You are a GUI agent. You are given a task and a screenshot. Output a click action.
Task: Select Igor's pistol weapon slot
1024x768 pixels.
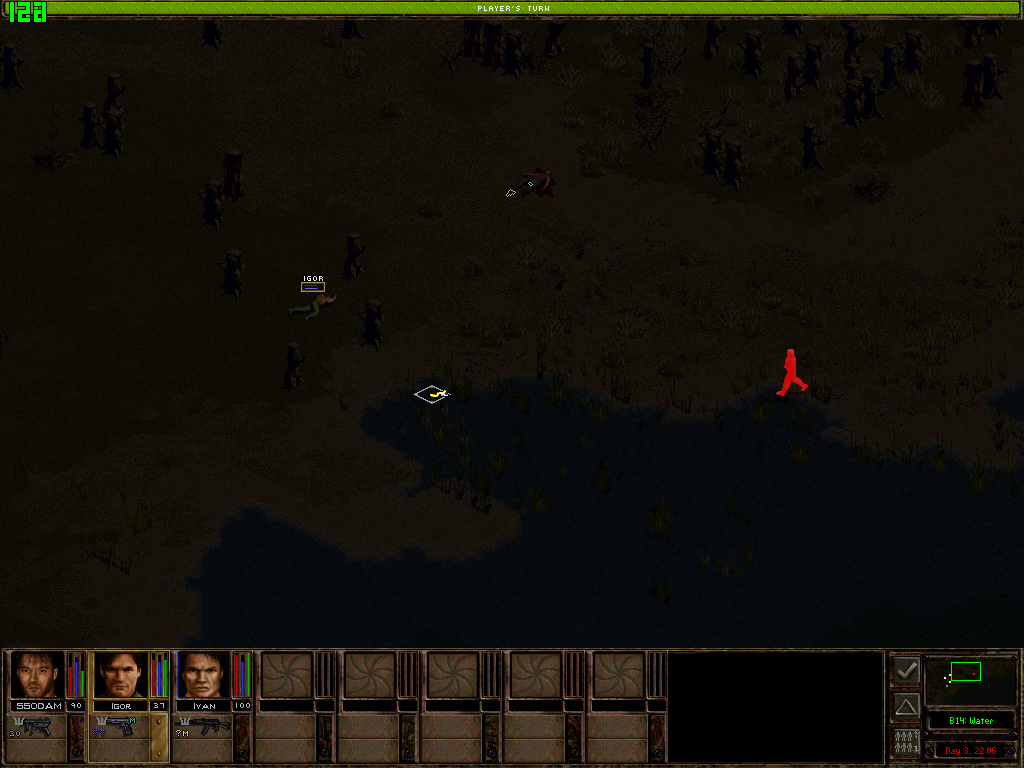pos(120,727)
